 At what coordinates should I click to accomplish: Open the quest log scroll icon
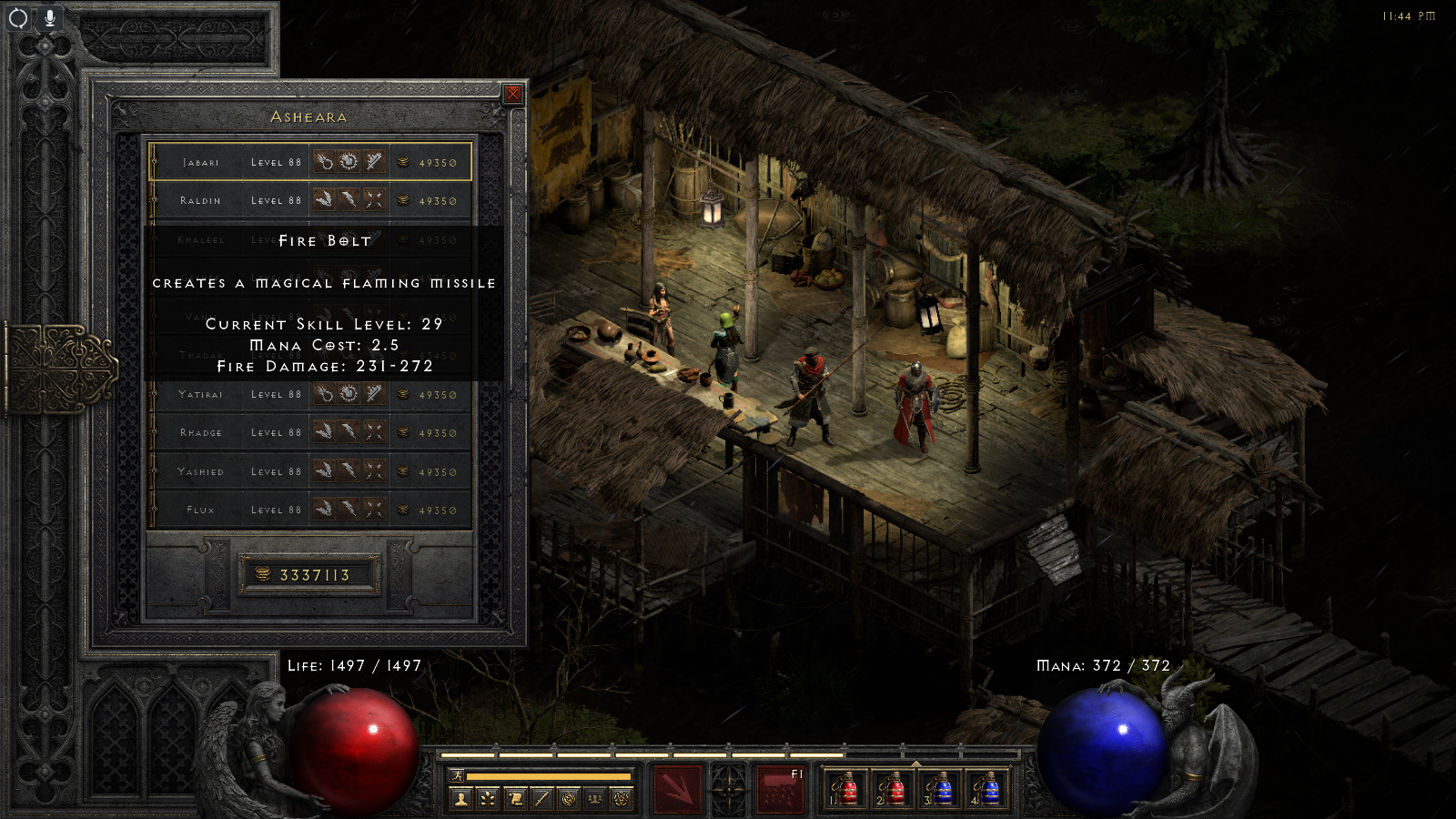click(515, 799)
